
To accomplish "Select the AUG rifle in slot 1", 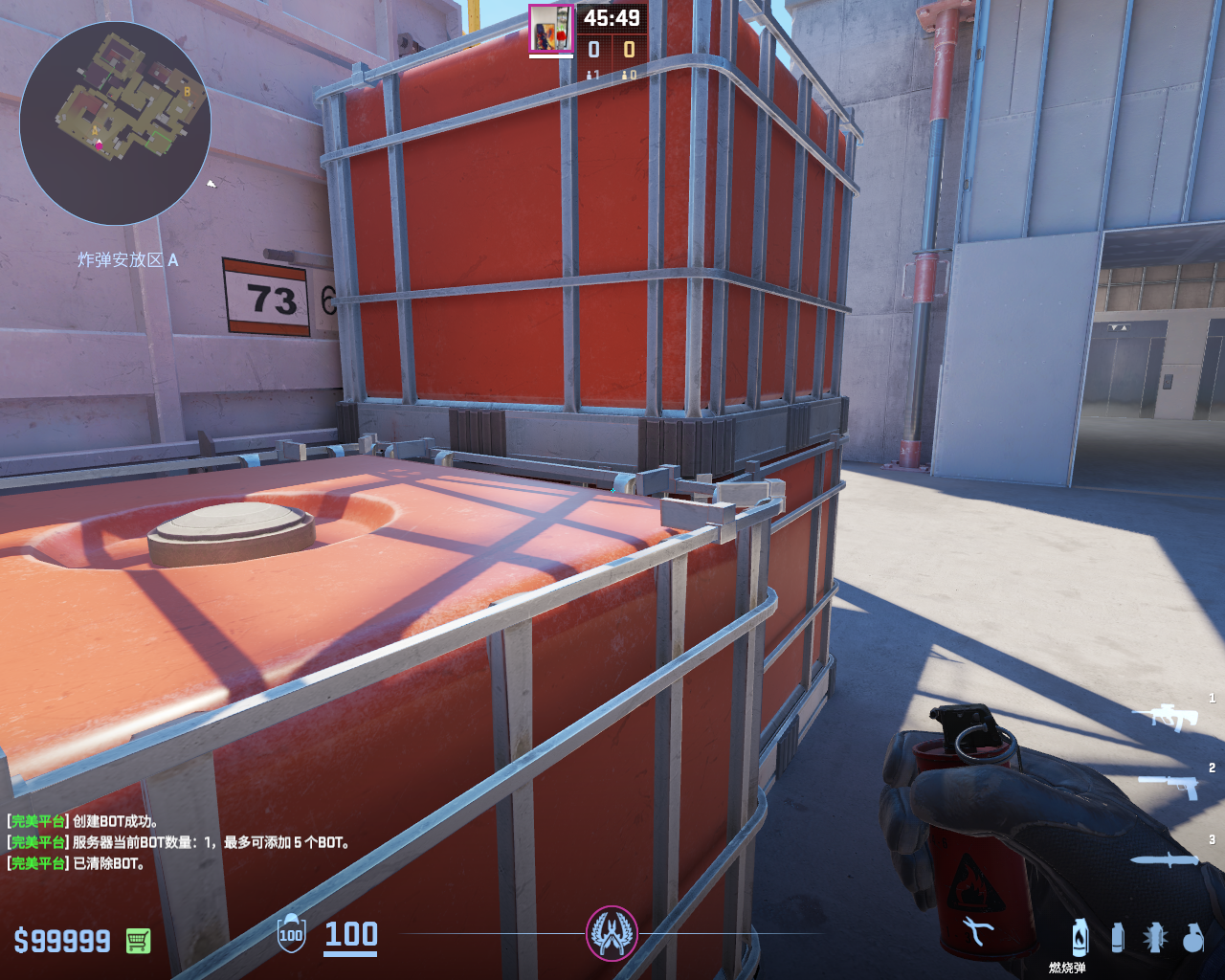I will click(x=1165, y=716).
